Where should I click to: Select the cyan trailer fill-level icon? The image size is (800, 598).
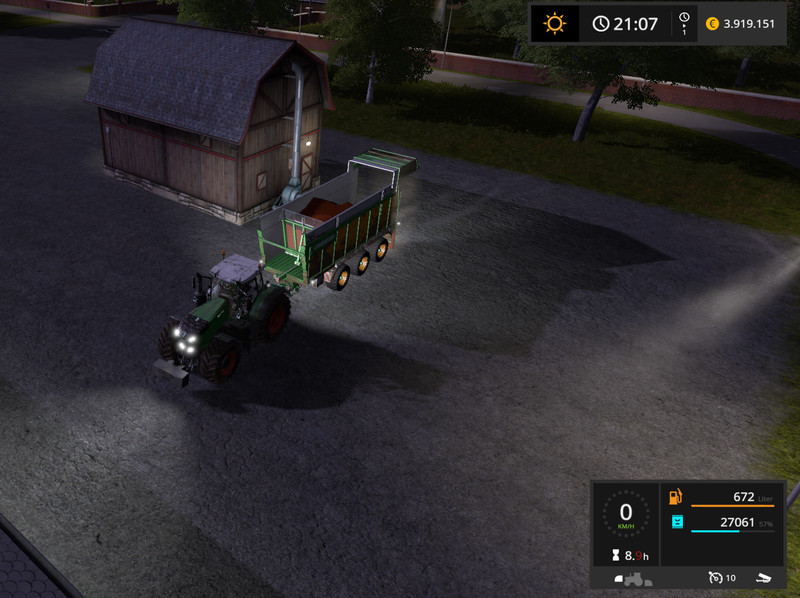(676, 523)
